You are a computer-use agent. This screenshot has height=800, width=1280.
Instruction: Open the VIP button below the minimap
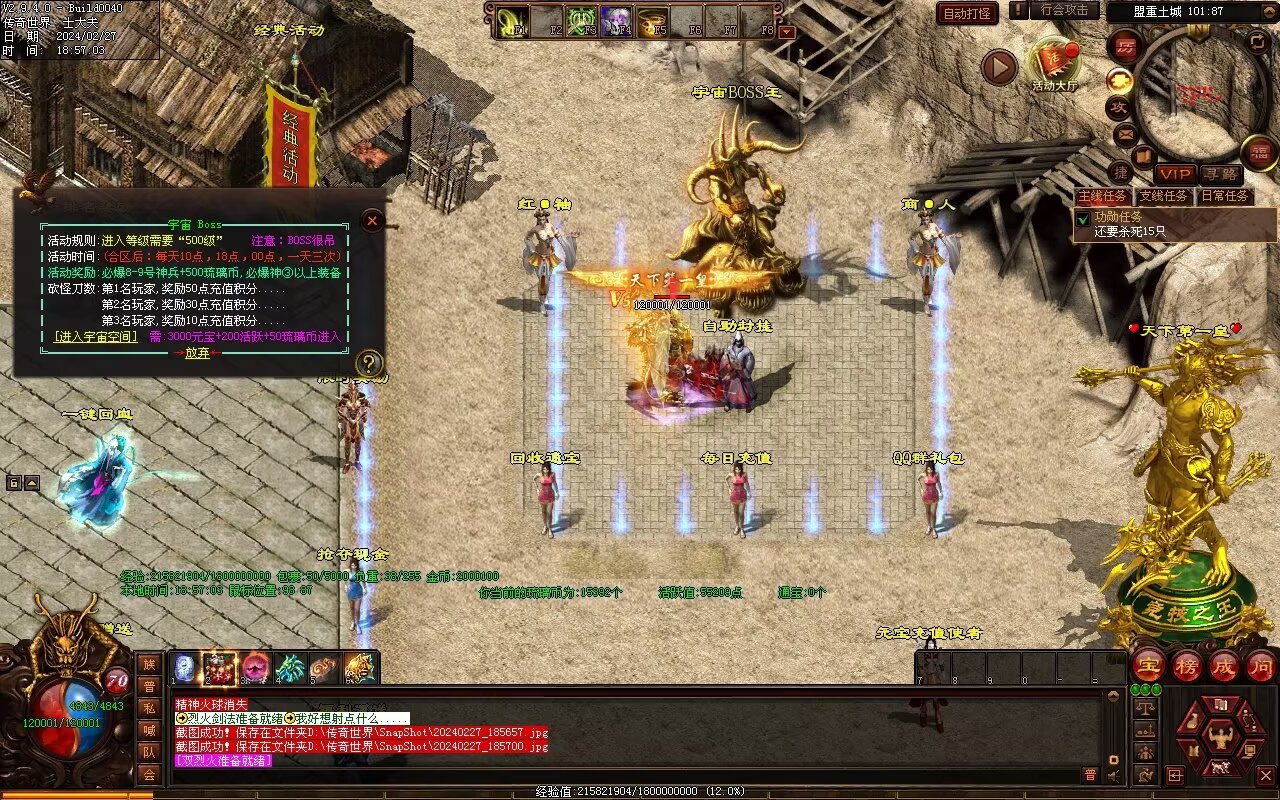coord(1175,174)
